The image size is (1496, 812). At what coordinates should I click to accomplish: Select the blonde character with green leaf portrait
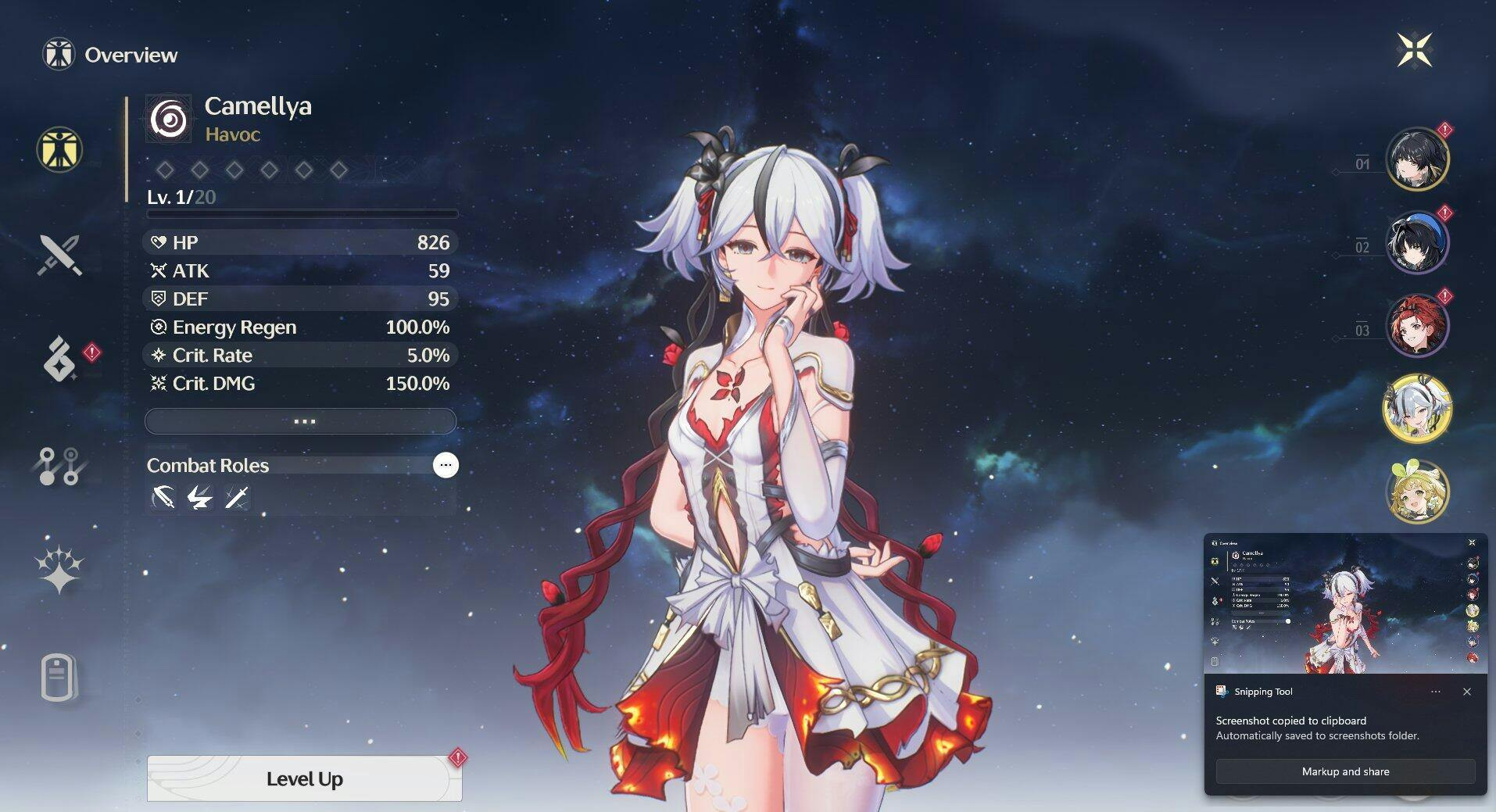tap(1416, 491)
